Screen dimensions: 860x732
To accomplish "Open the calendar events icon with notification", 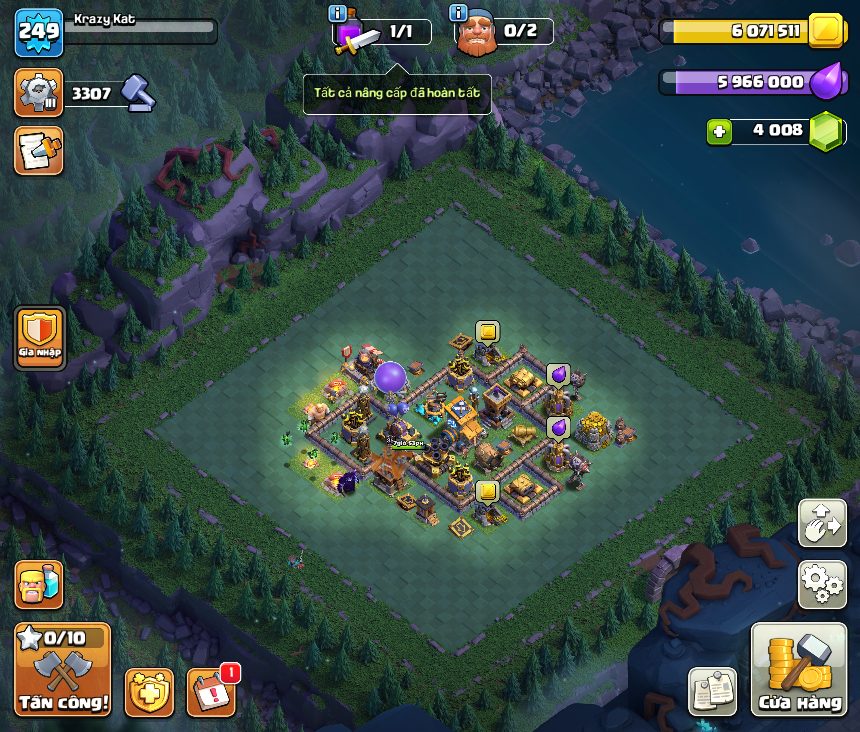I will (x=211, y=691).
